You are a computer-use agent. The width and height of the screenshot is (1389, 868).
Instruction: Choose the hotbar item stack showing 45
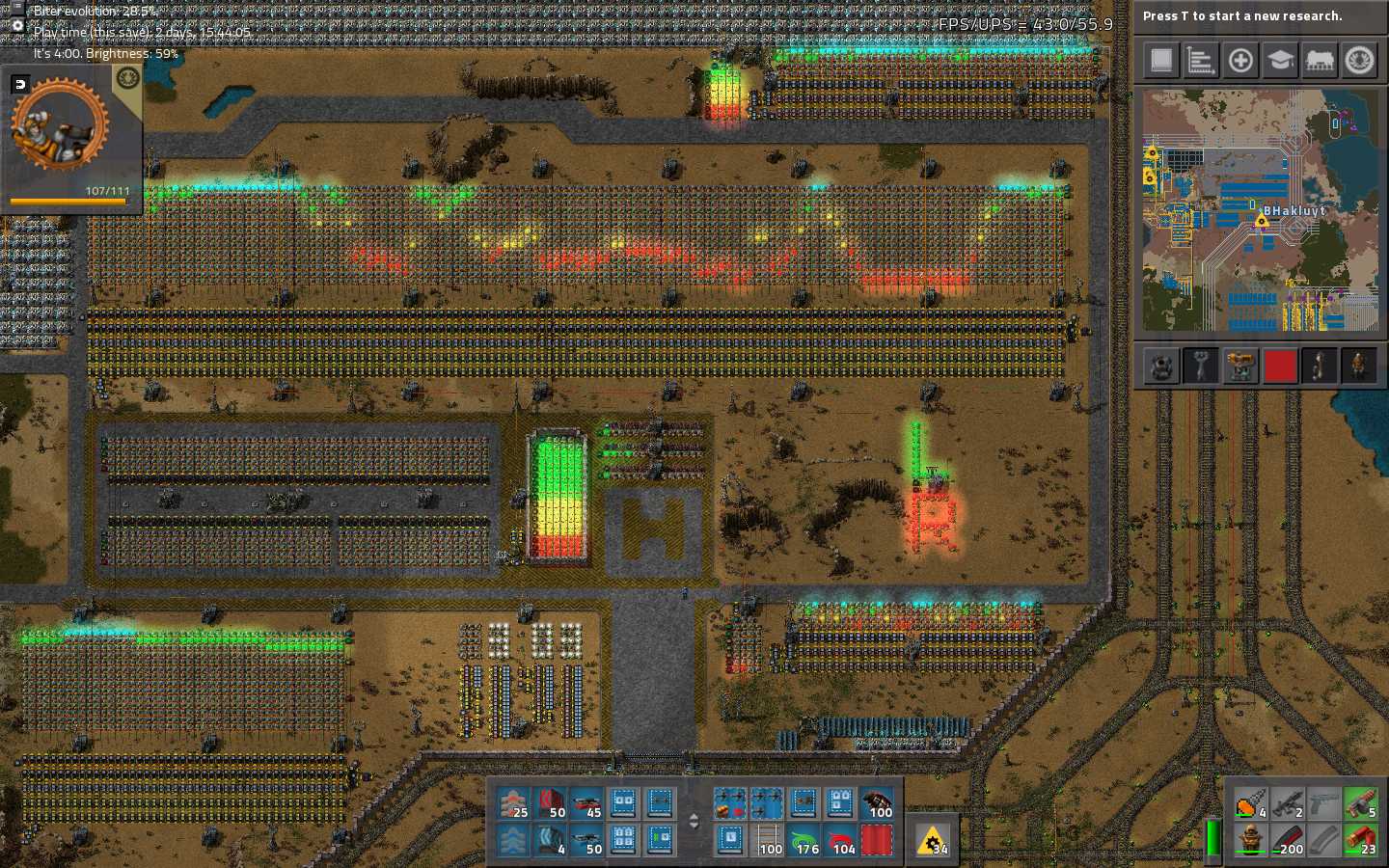586,803
